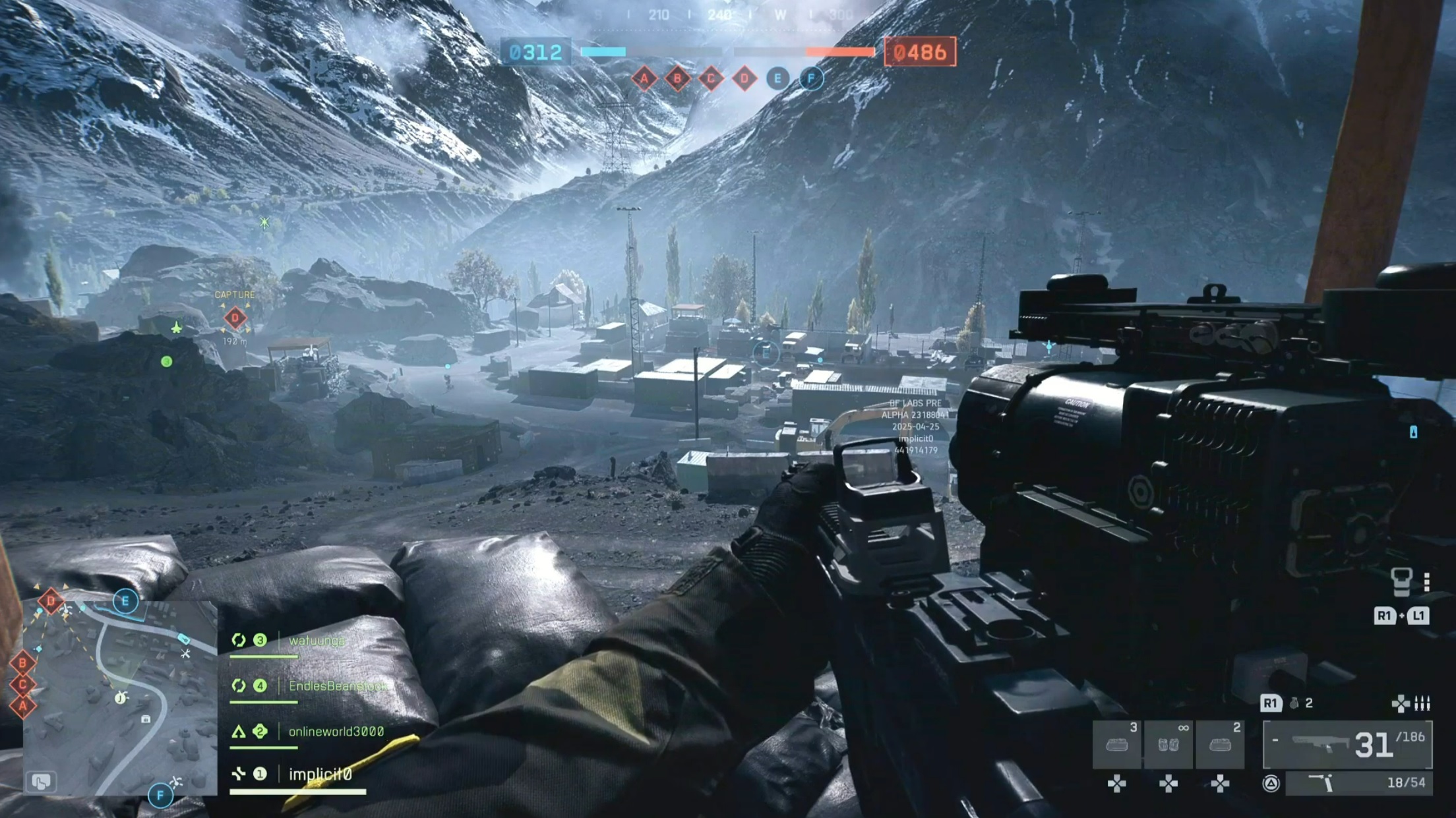The height and width of the screenshot is (818, 1456).
Task: Select your own squad entry implicit0
Action: (320, 774)
